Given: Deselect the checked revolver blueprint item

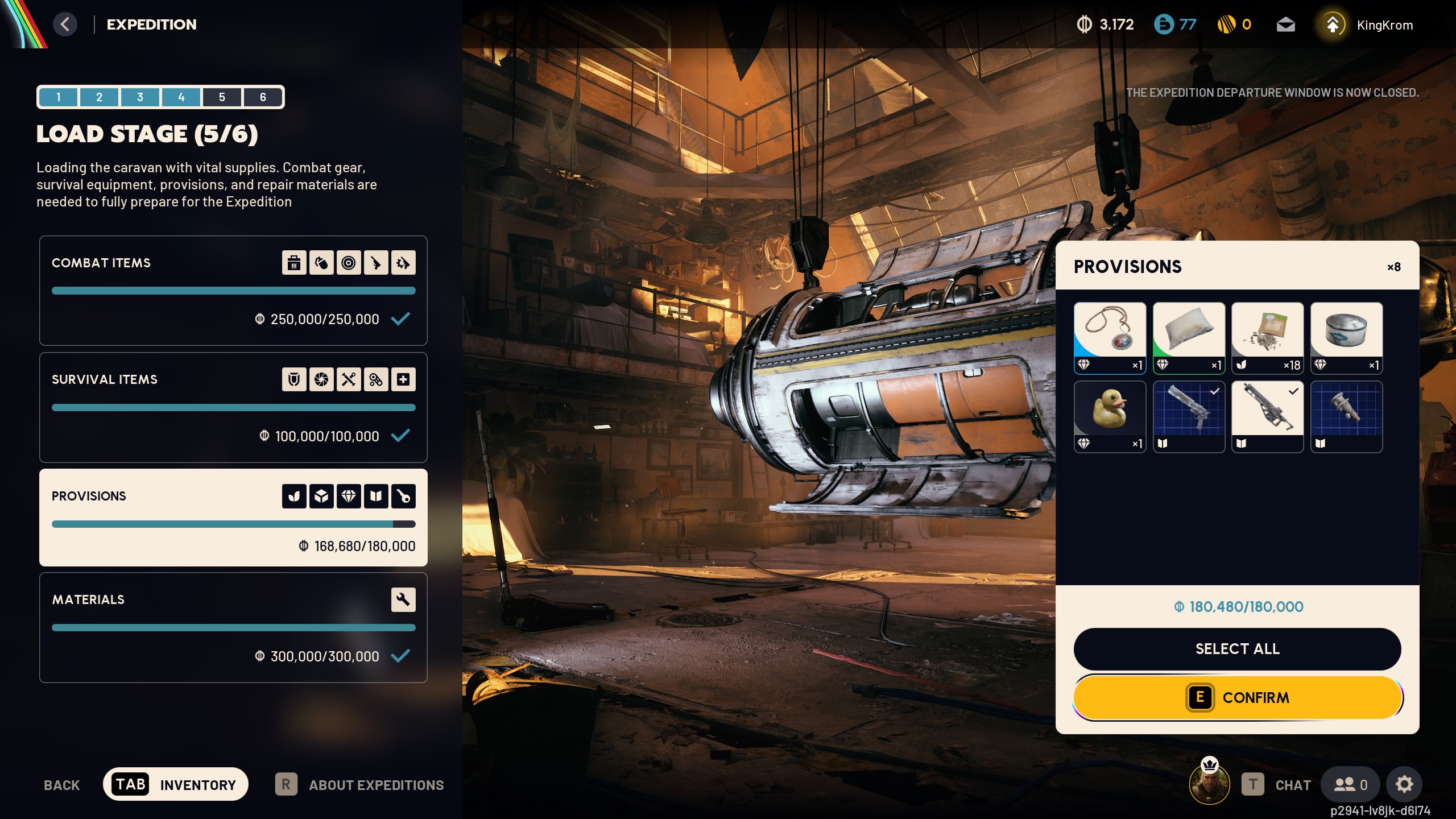Looking at the screenshot, I should tap(1189, 416).
